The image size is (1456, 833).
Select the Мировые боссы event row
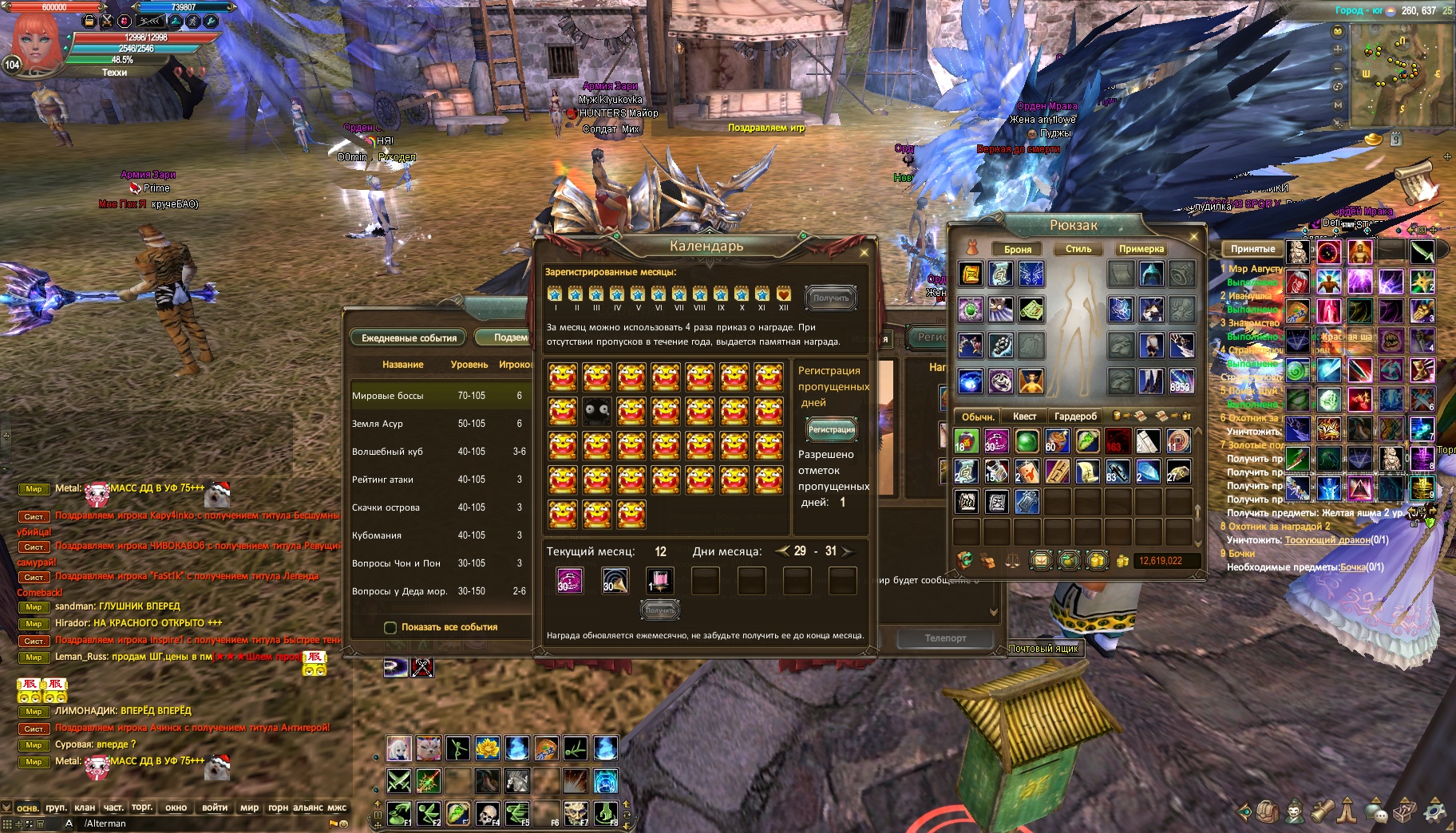(439, 396)
